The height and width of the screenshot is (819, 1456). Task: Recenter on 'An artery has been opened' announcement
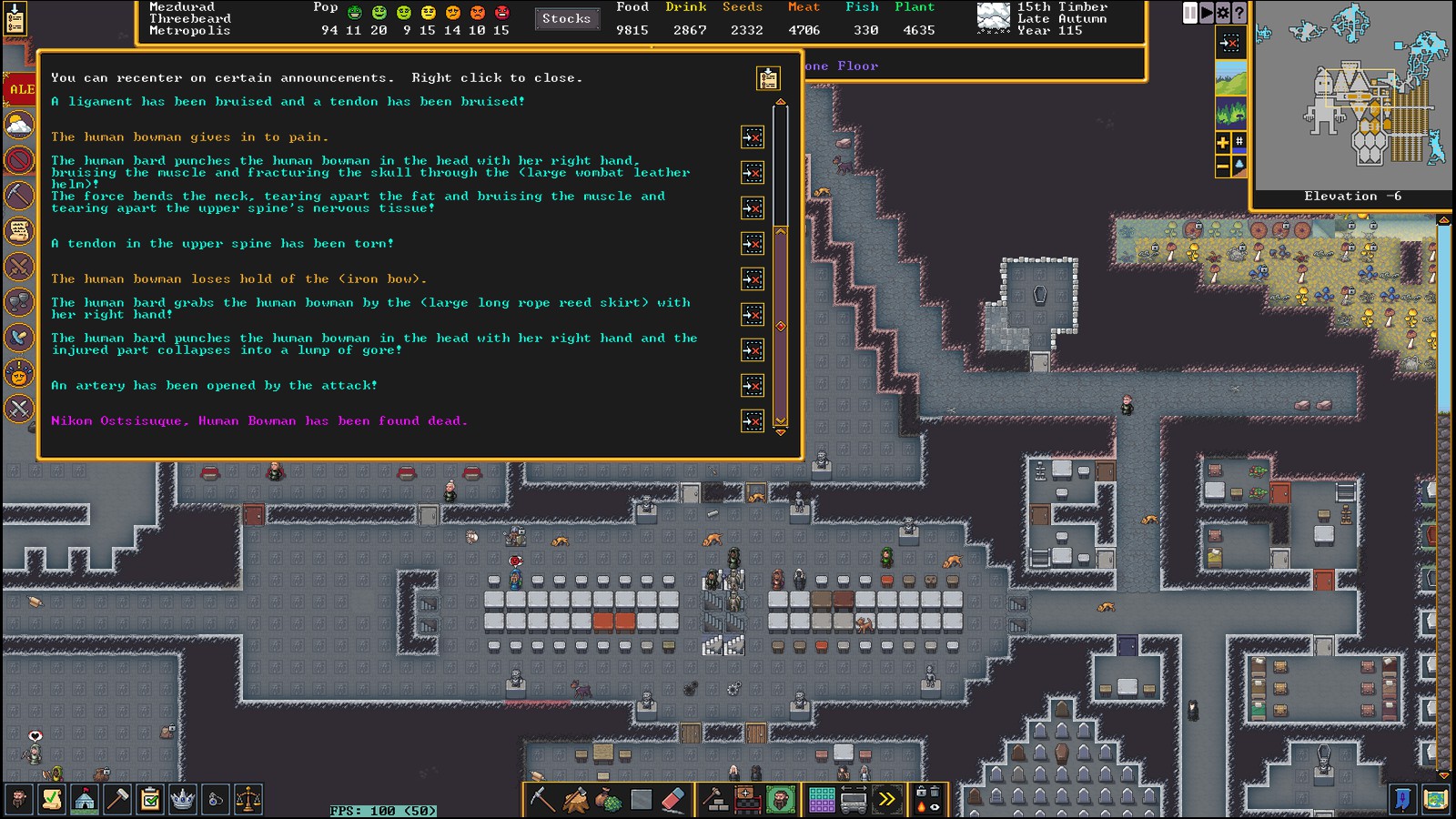coord(753,386)
